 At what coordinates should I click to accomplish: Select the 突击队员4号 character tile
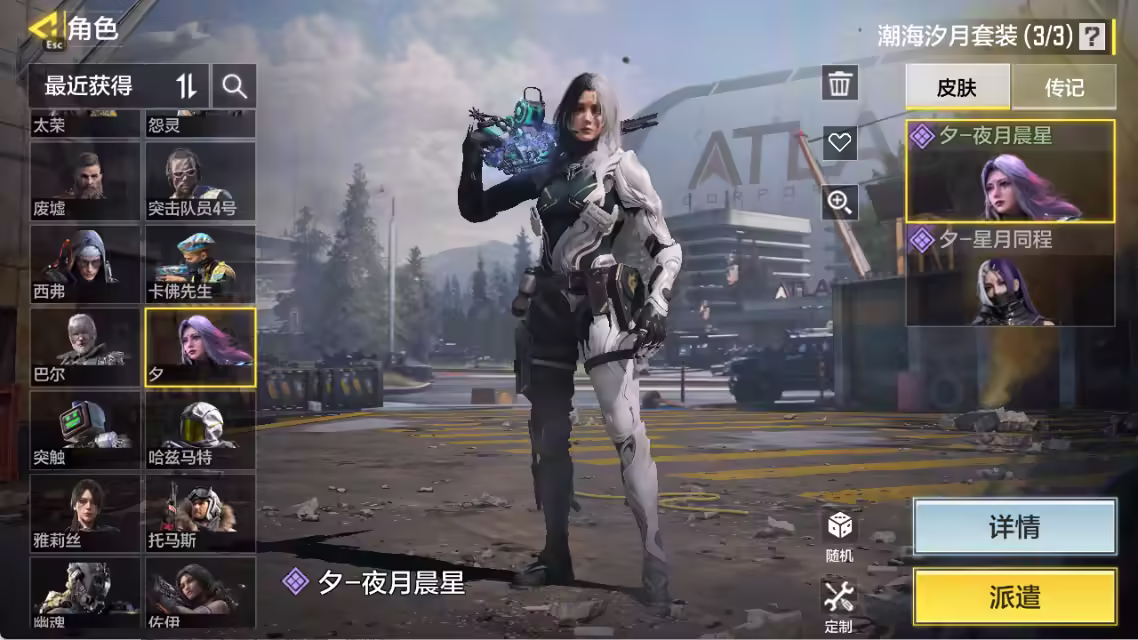pyautogui.click(x=200, y=181)
